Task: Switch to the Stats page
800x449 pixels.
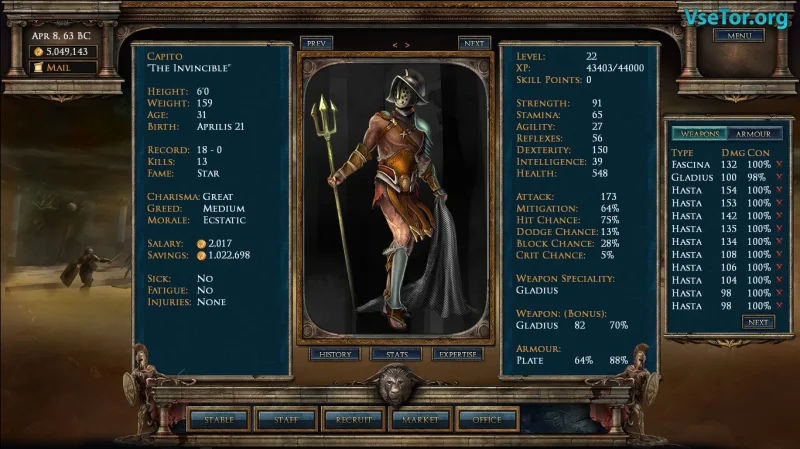Action: click(x=396, y=354)
